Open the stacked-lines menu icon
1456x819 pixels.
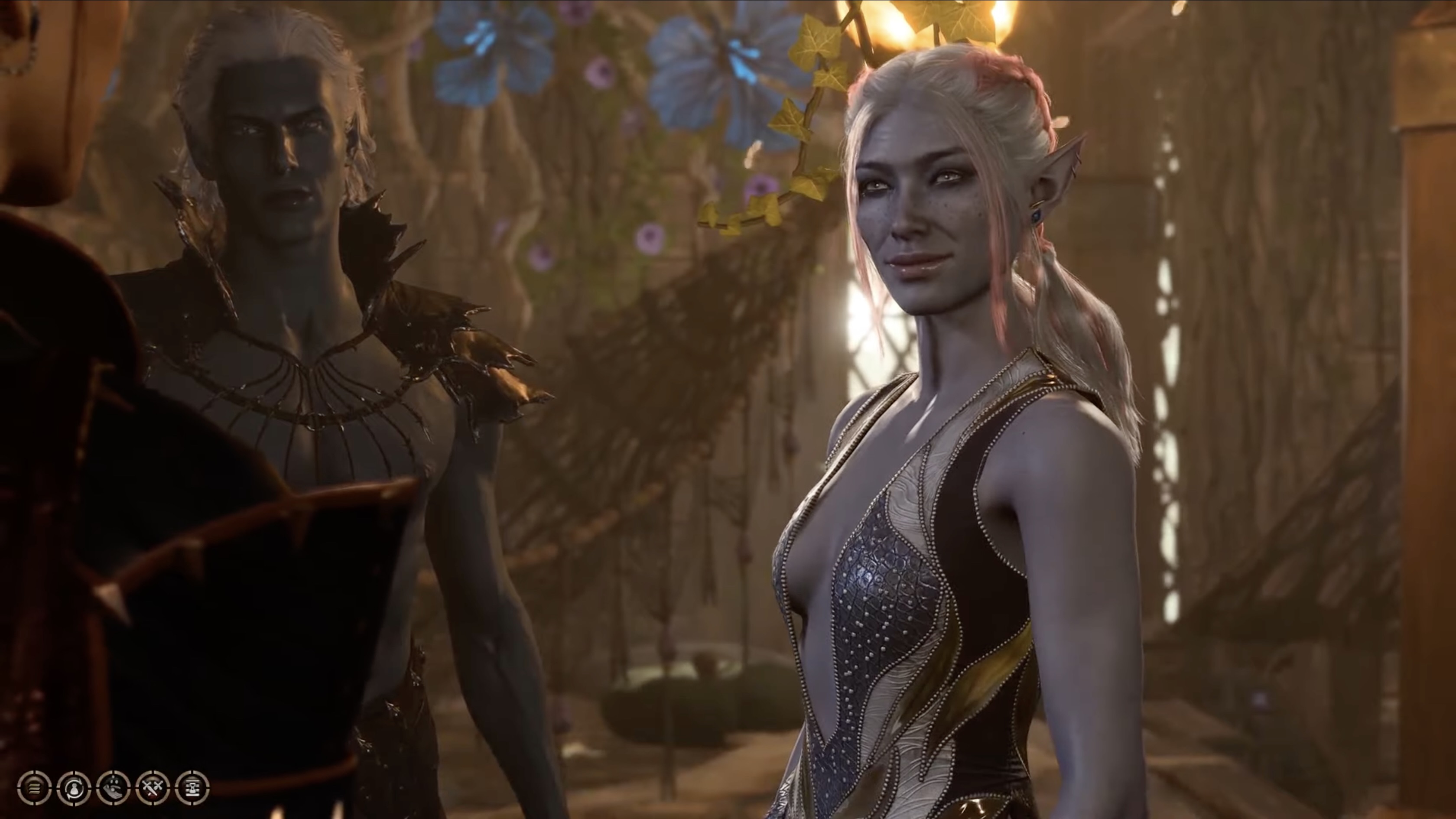click(x=35, y=787)
